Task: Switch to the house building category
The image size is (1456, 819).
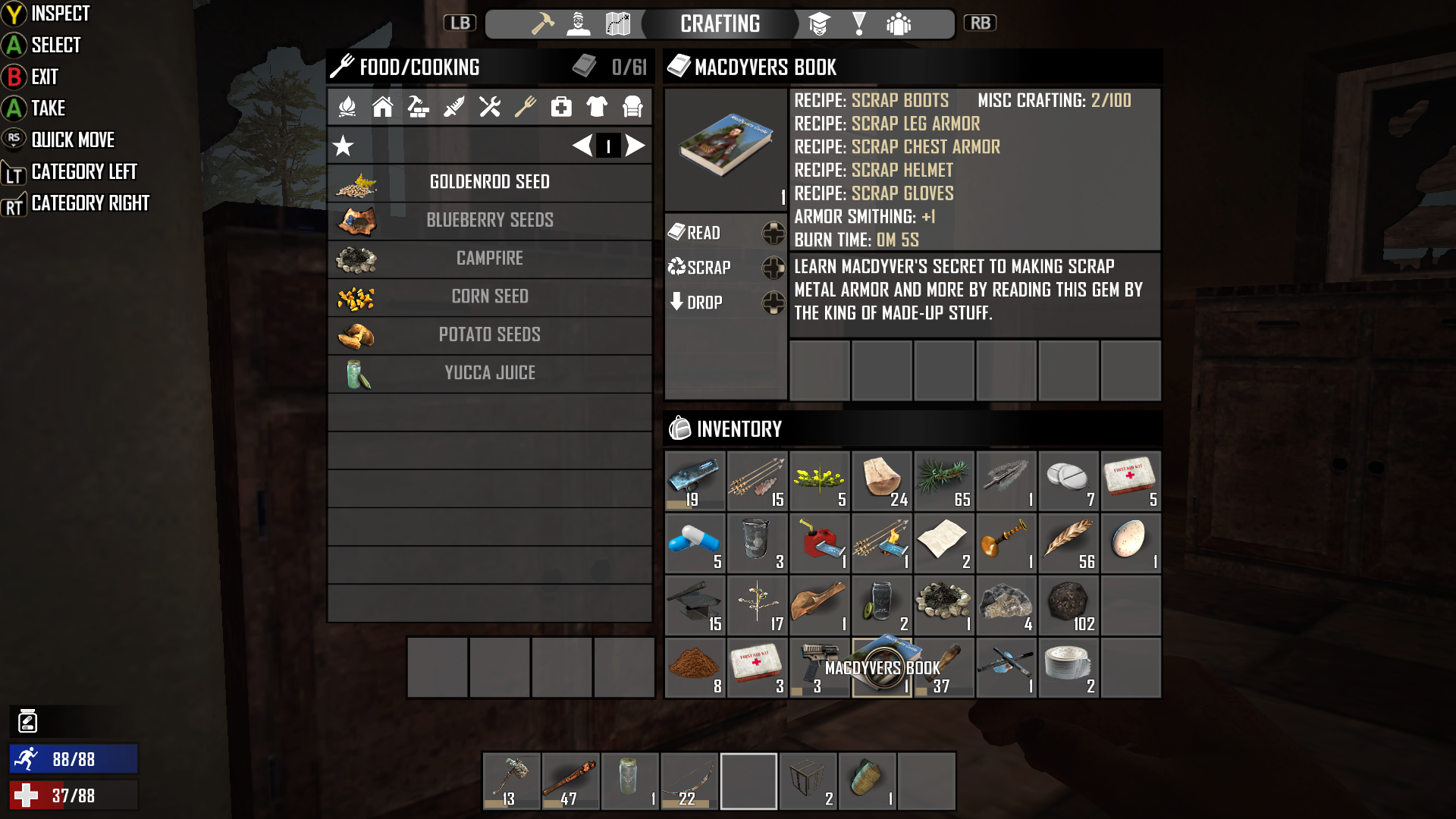Action: (x=382, y=107)
